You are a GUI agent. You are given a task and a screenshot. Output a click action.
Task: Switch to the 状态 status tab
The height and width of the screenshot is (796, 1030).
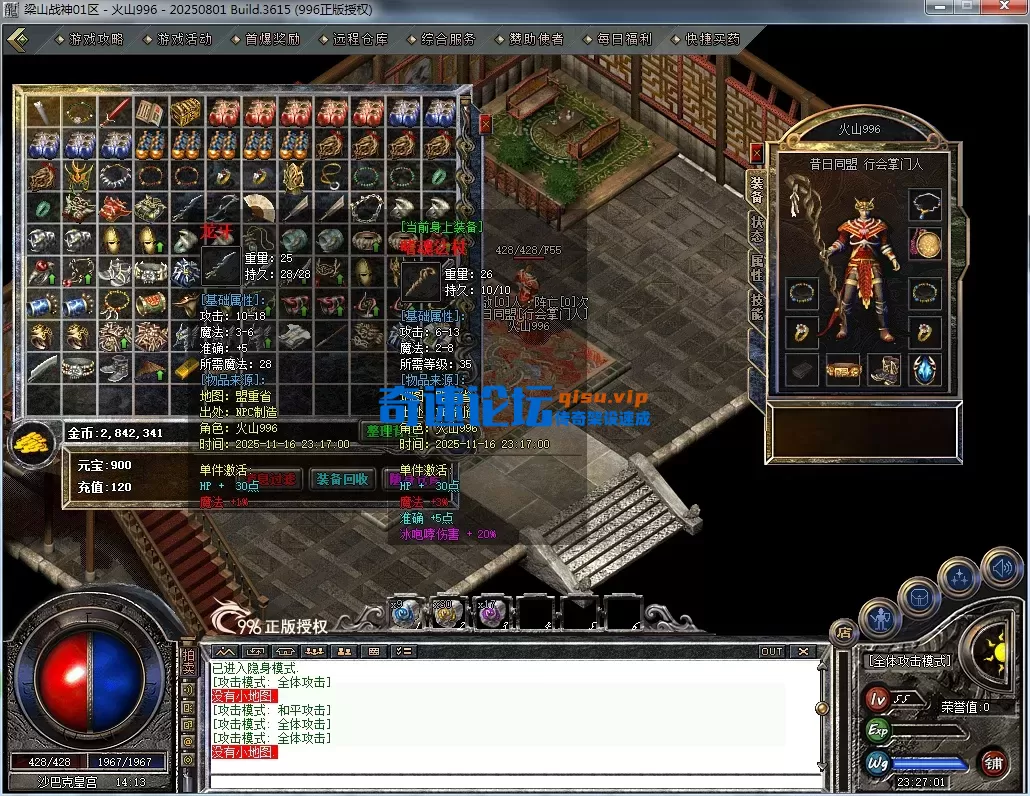point(757,228)
